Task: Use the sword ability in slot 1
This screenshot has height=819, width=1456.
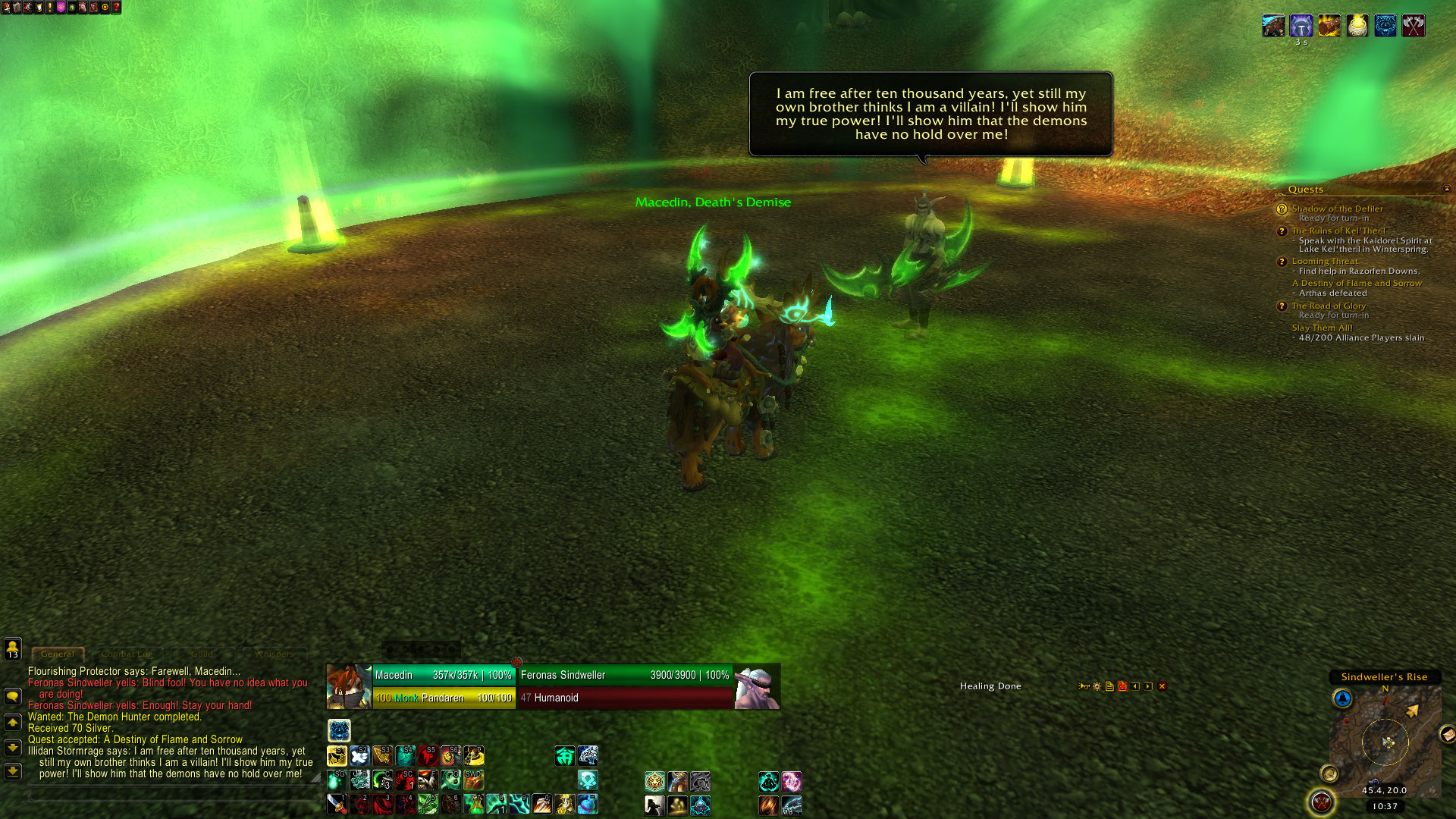Action: (337, 804)
